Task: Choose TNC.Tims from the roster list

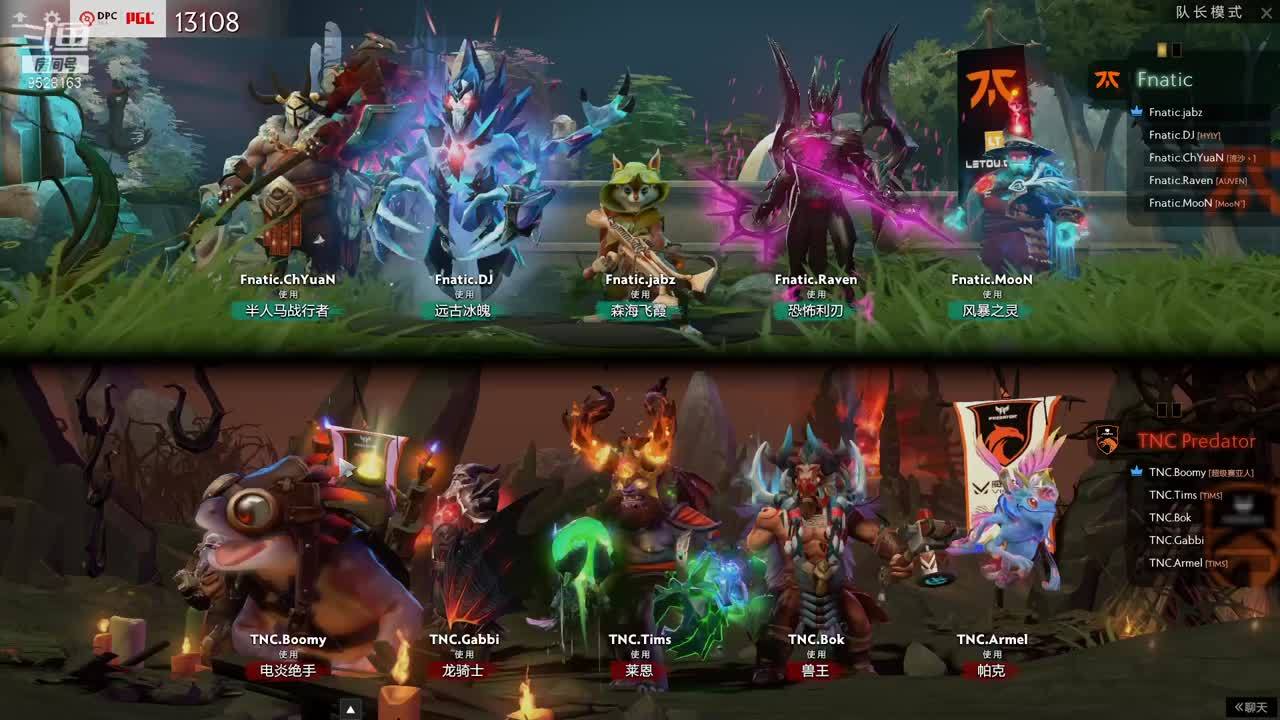Action: (x=1172, y=495)
